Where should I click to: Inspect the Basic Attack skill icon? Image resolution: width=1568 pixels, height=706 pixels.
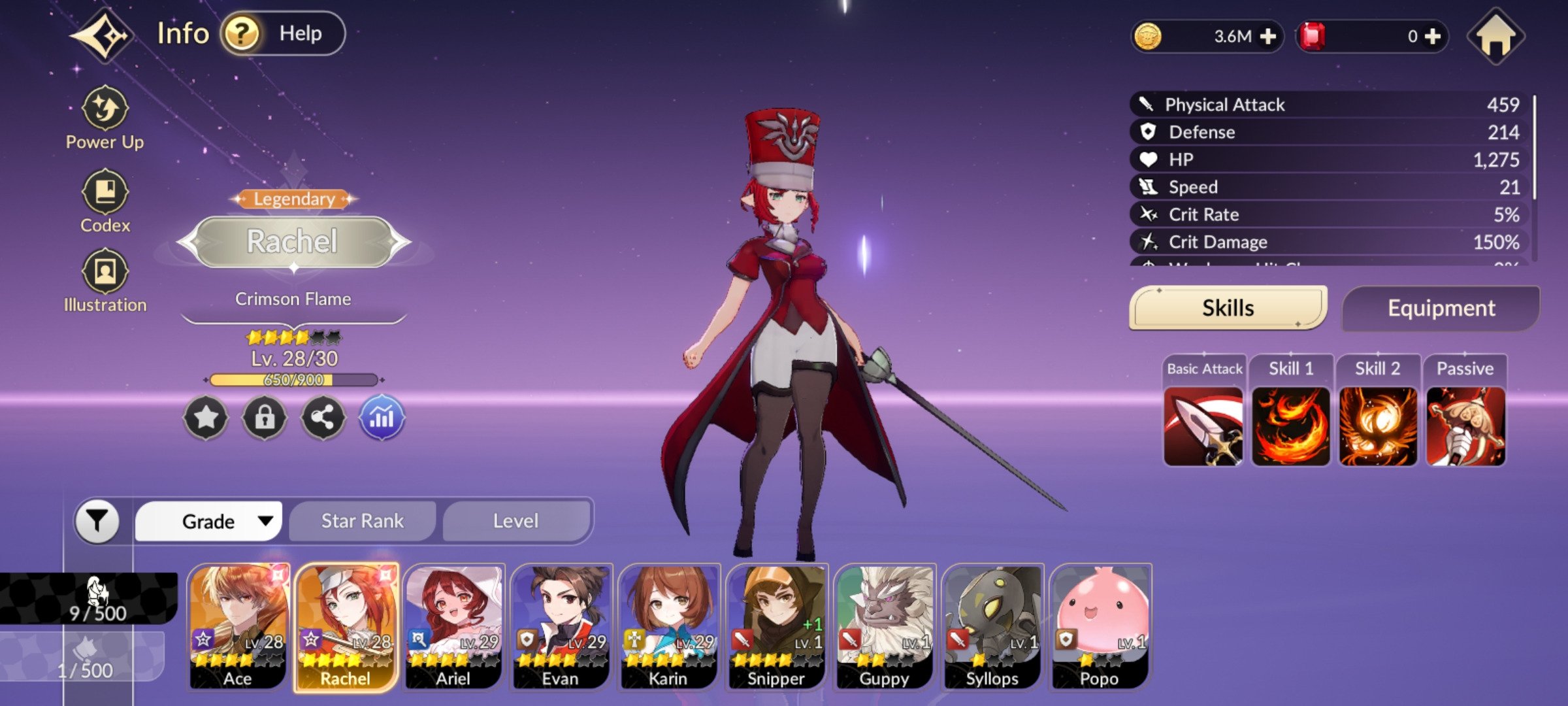(1203, 426)
